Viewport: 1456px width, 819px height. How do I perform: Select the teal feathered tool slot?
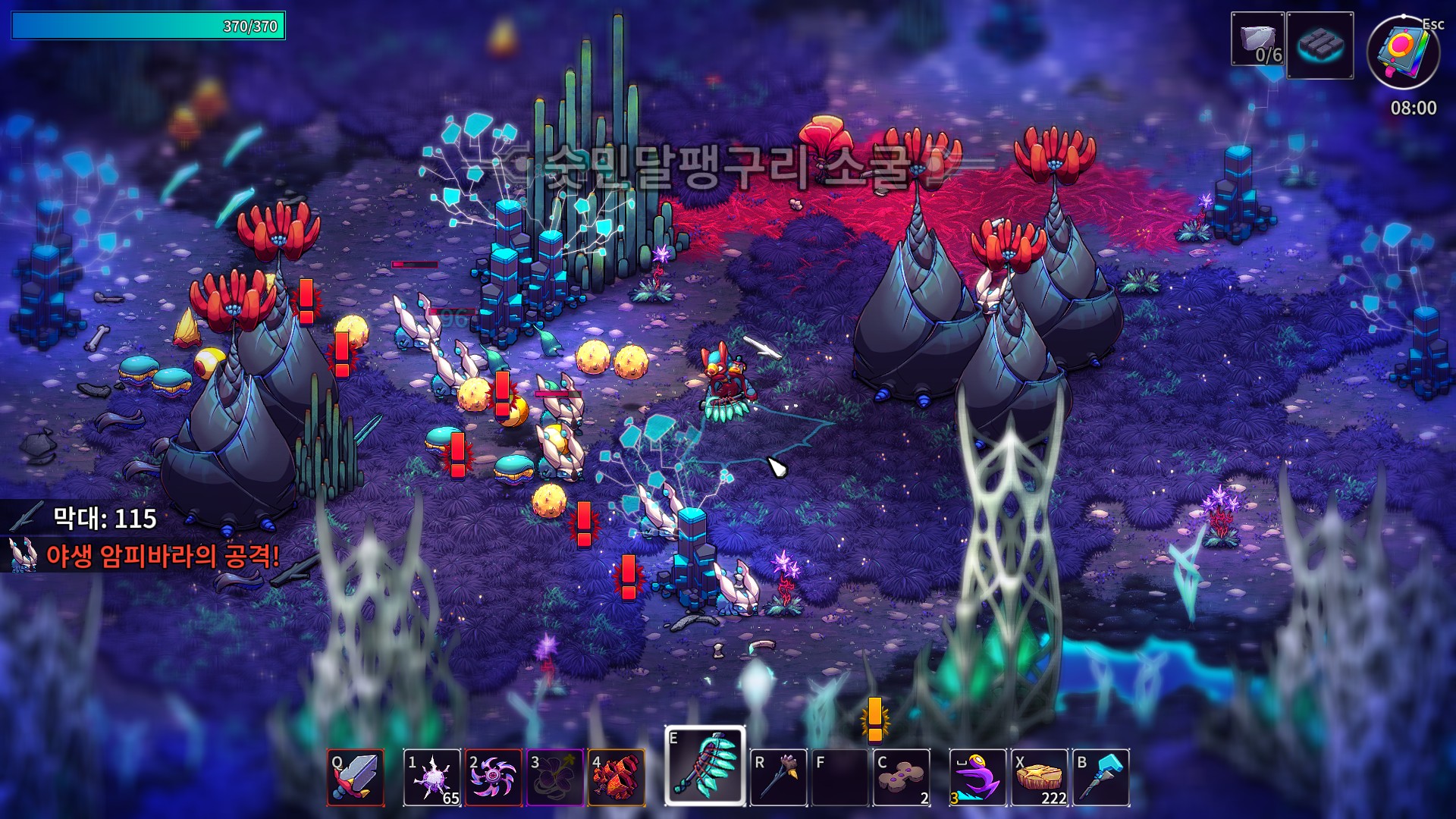705,766
